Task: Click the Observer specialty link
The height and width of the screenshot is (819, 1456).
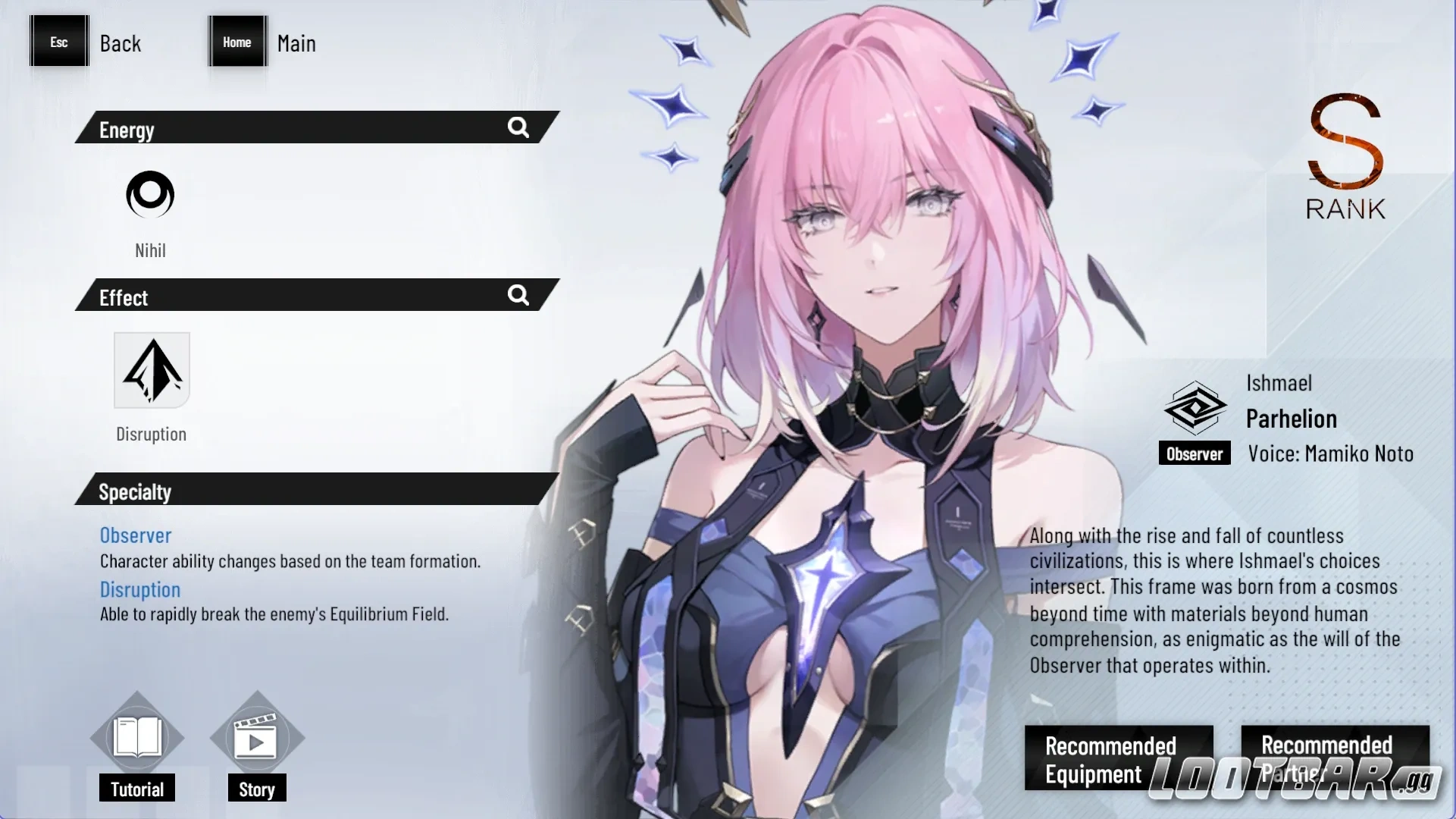Action: 136,535
